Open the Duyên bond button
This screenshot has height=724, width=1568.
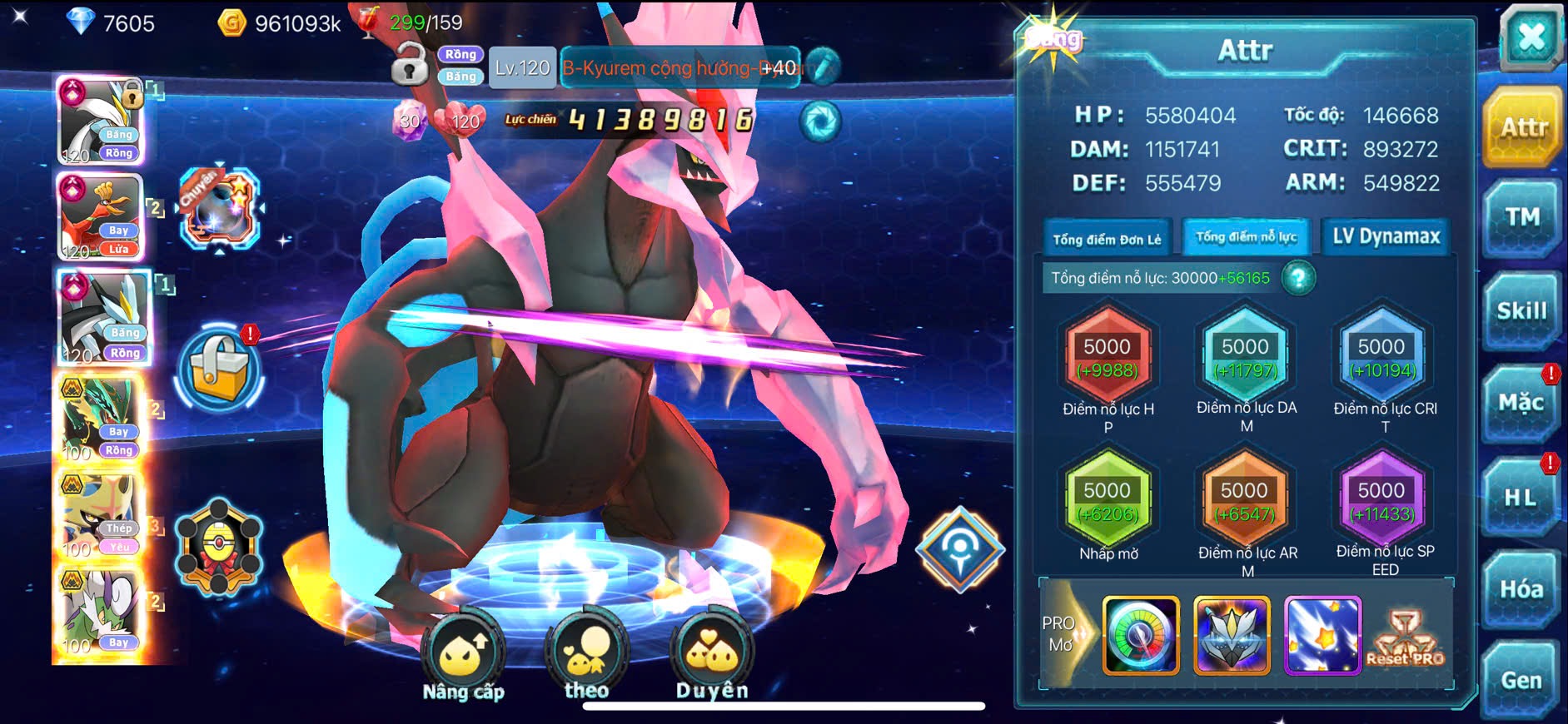tap(712, 656)
